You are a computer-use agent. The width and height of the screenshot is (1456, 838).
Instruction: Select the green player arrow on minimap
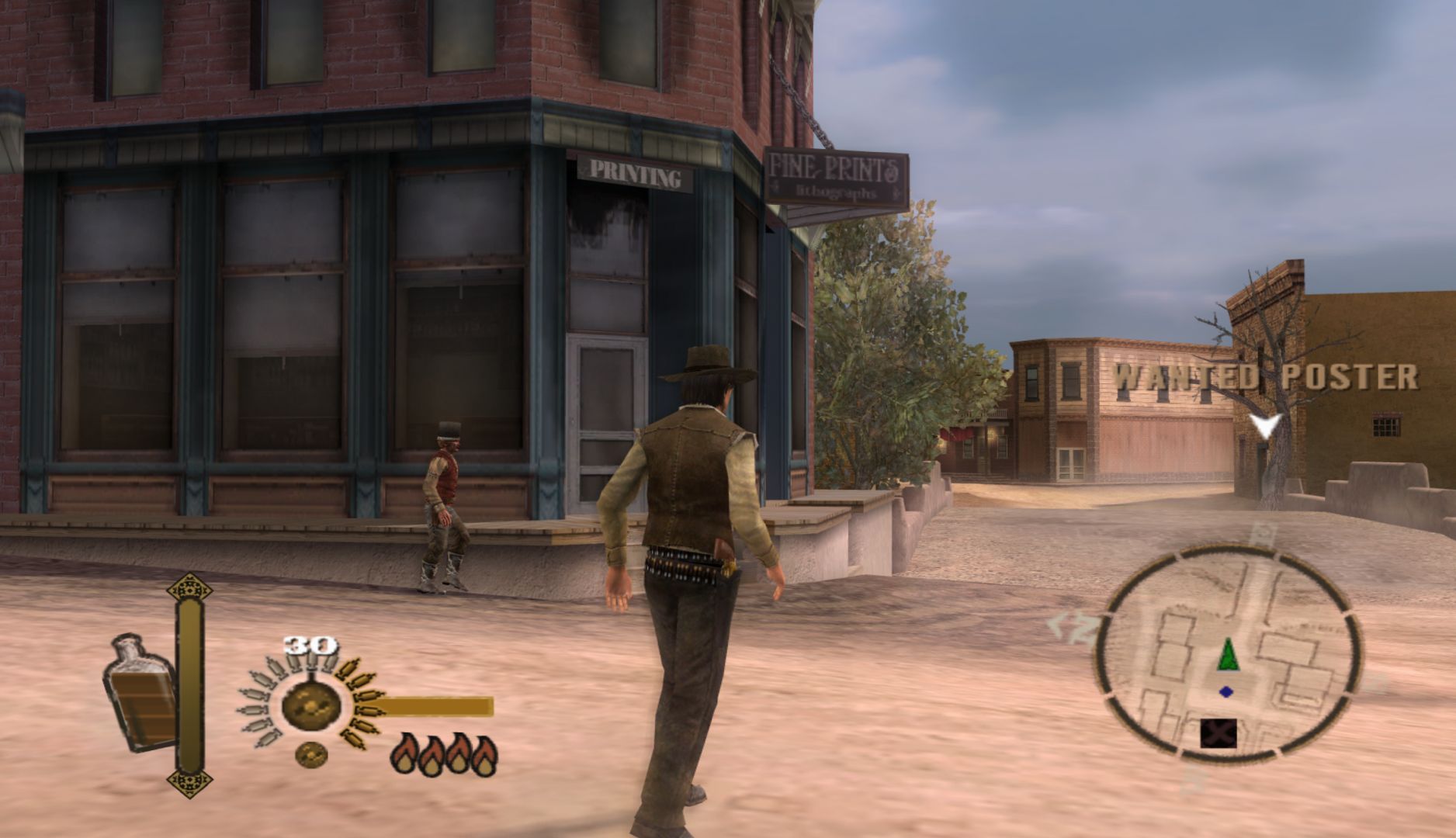coord(1227,654)
